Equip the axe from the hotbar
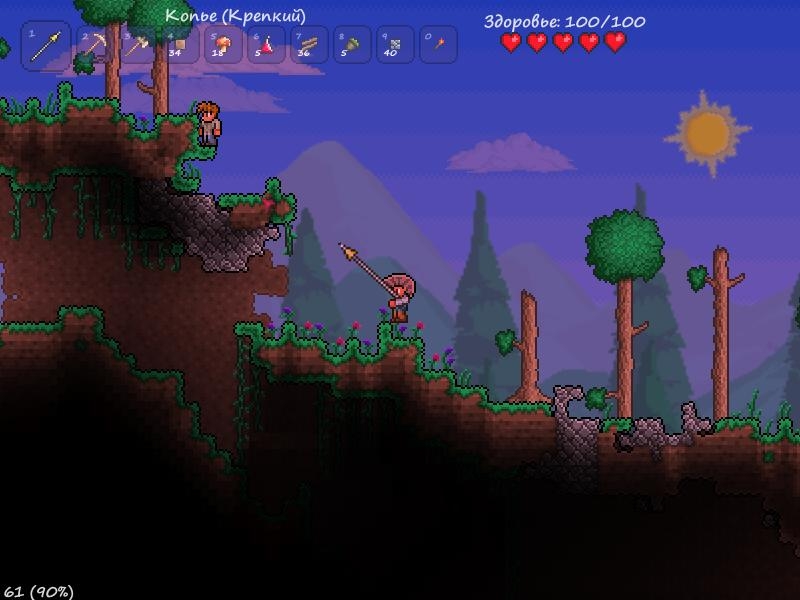This screenshot has width=800, height=600. coord(137,46)
